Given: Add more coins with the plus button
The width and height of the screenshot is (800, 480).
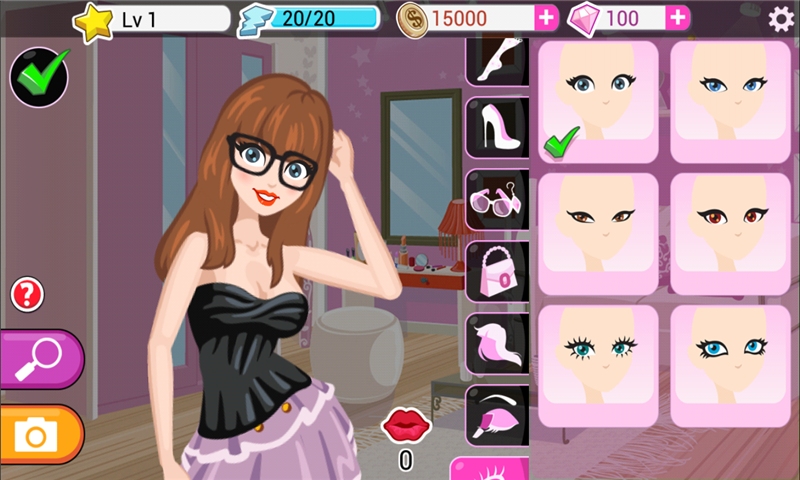Looking at the screenshot, I should coord(546,18).
